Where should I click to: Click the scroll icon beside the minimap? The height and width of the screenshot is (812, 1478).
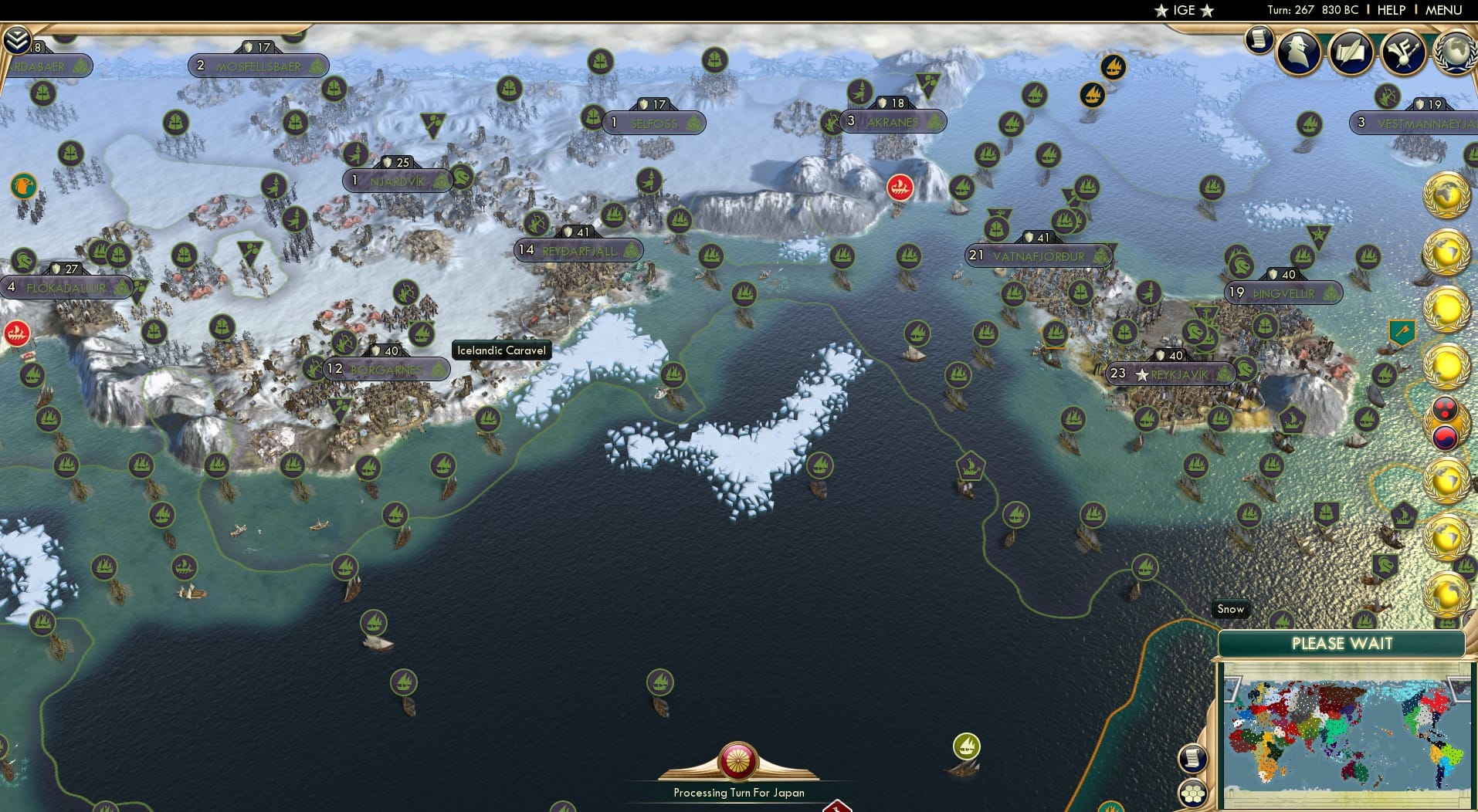tap(1192, 760)
